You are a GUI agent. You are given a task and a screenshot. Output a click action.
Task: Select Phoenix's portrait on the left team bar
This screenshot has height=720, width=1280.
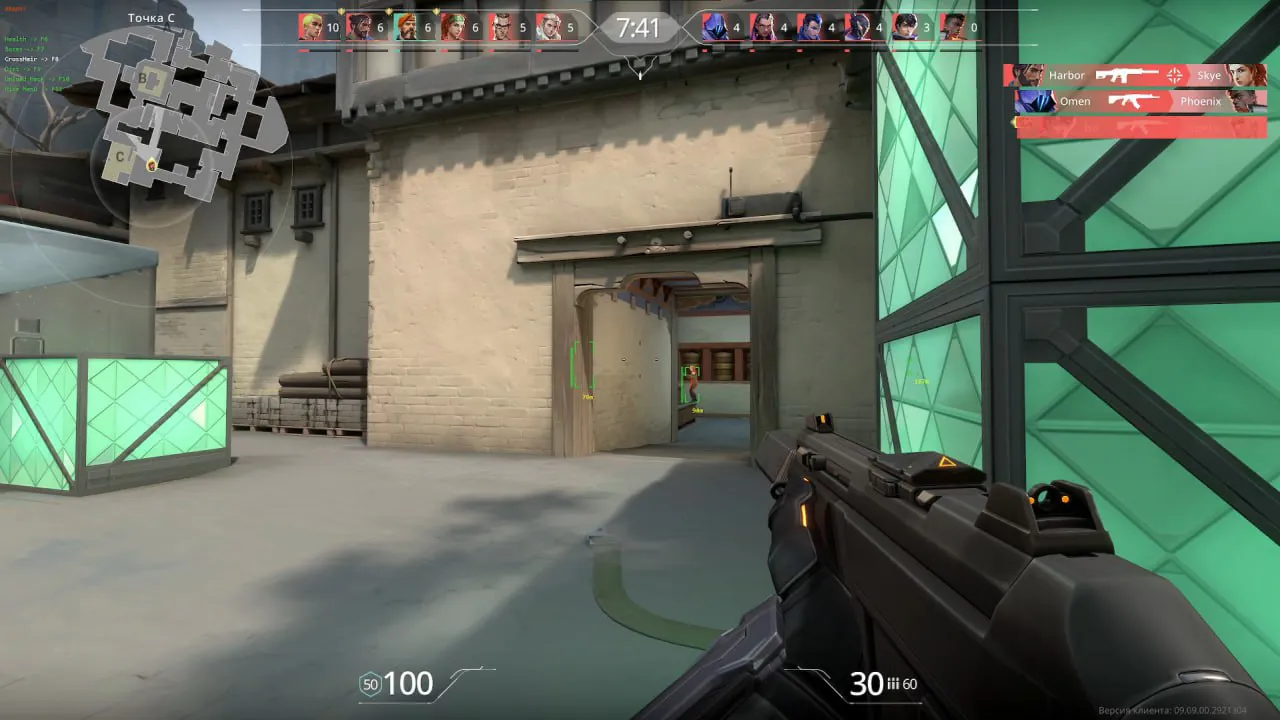310,28
